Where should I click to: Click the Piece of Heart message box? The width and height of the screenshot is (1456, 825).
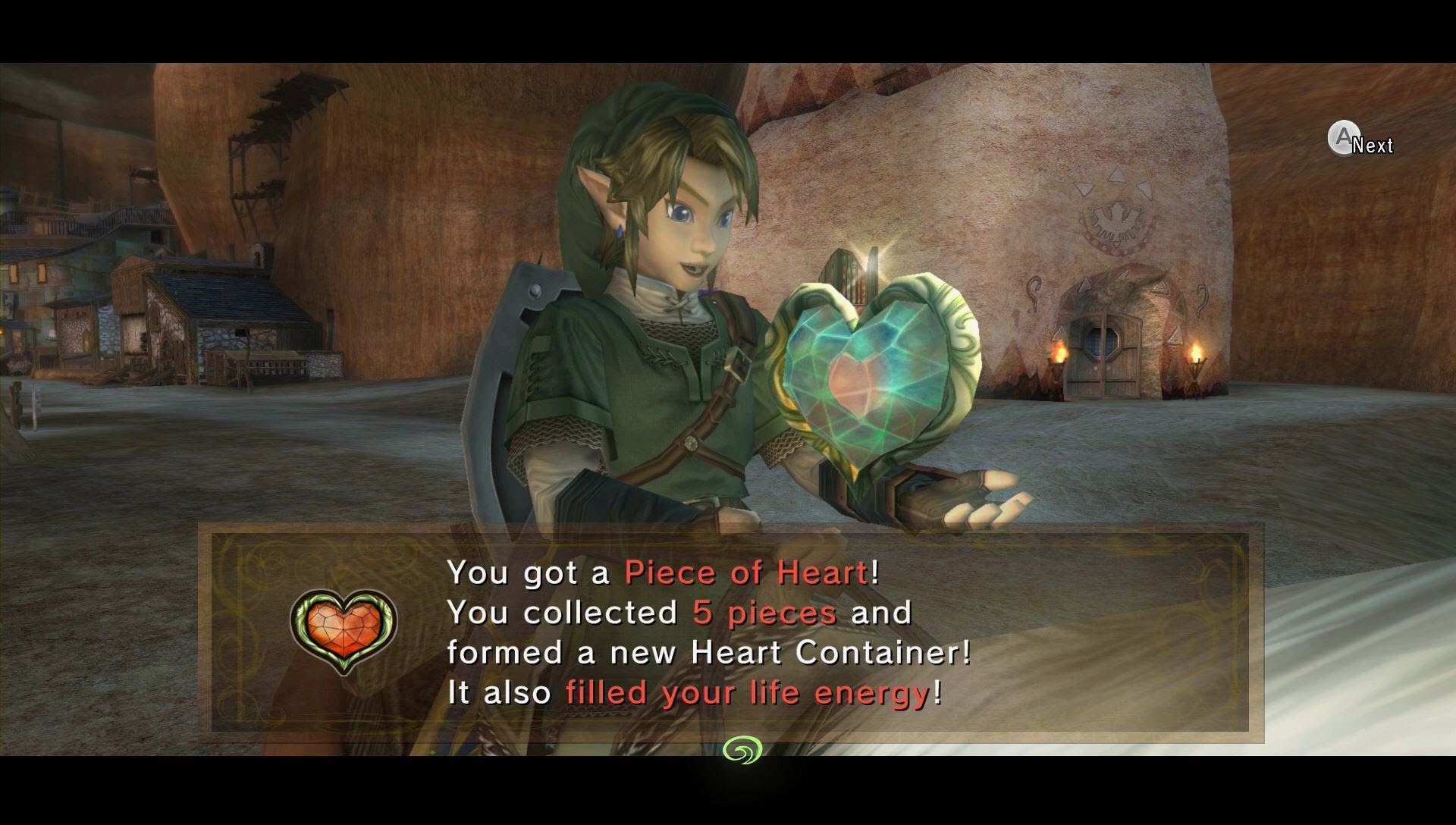point(730,632)
